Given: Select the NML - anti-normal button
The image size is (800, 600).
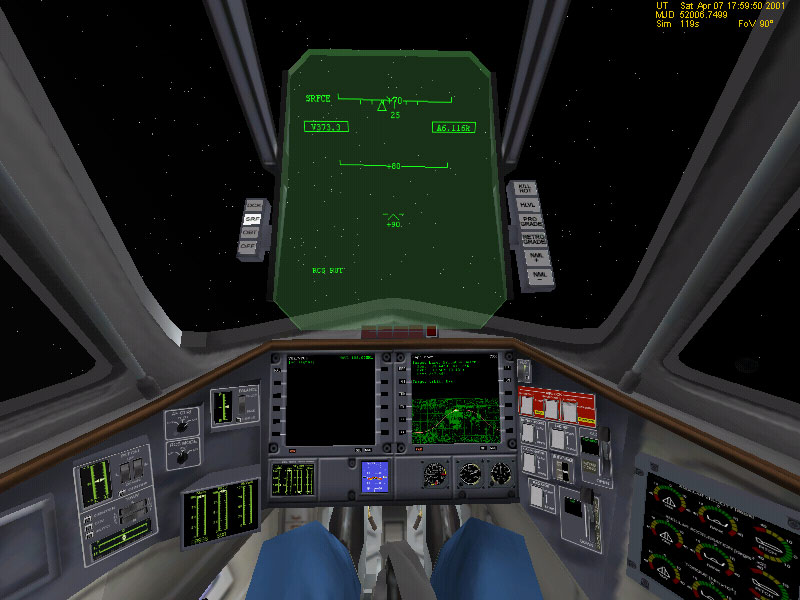Looking at the screenshot, I should 540,273.
